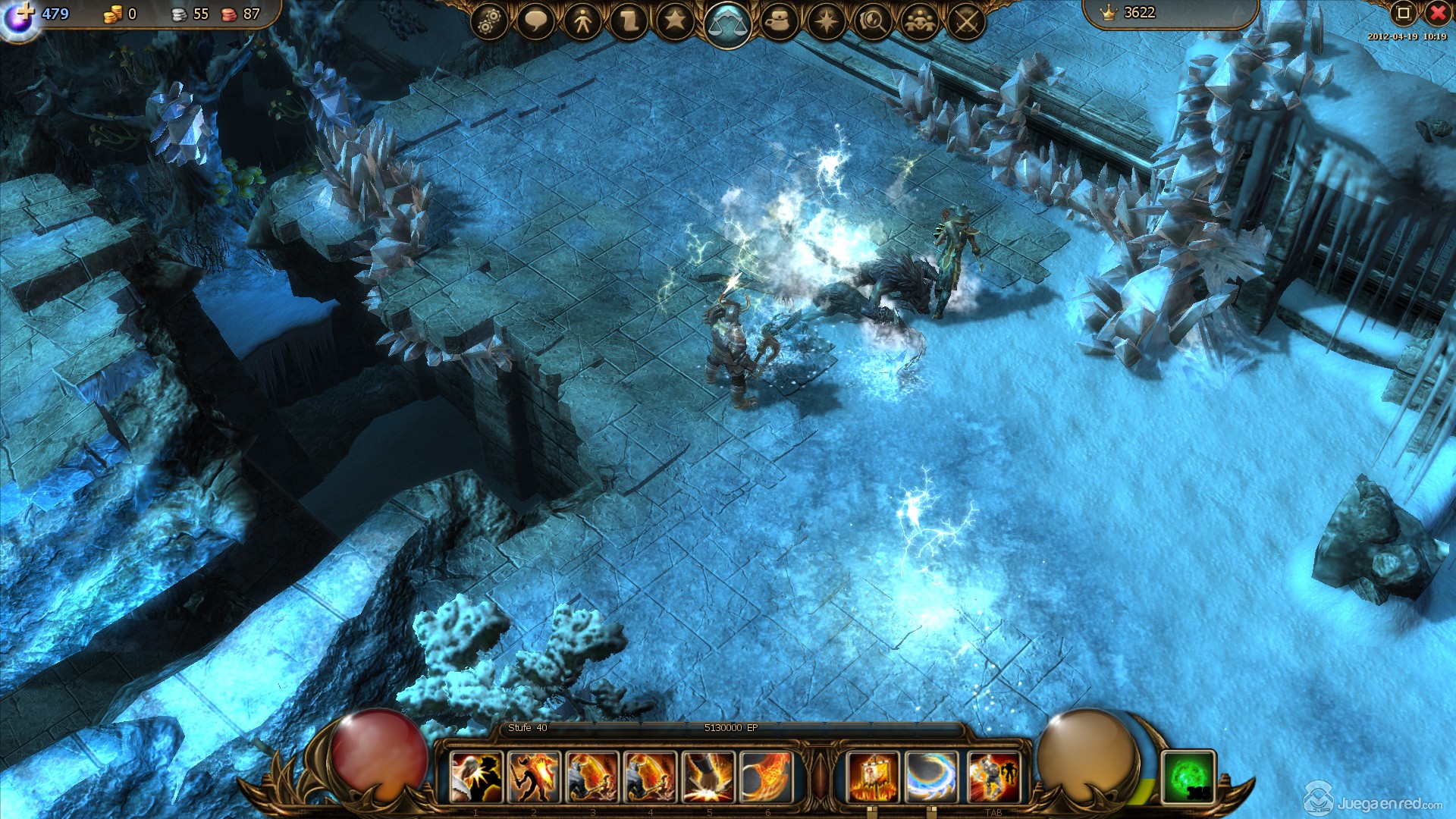Image resolution: width=1456 pixels, height=819 pixels.
Task: Click the magnifying glass search icon
Action: tap(873, 21)
